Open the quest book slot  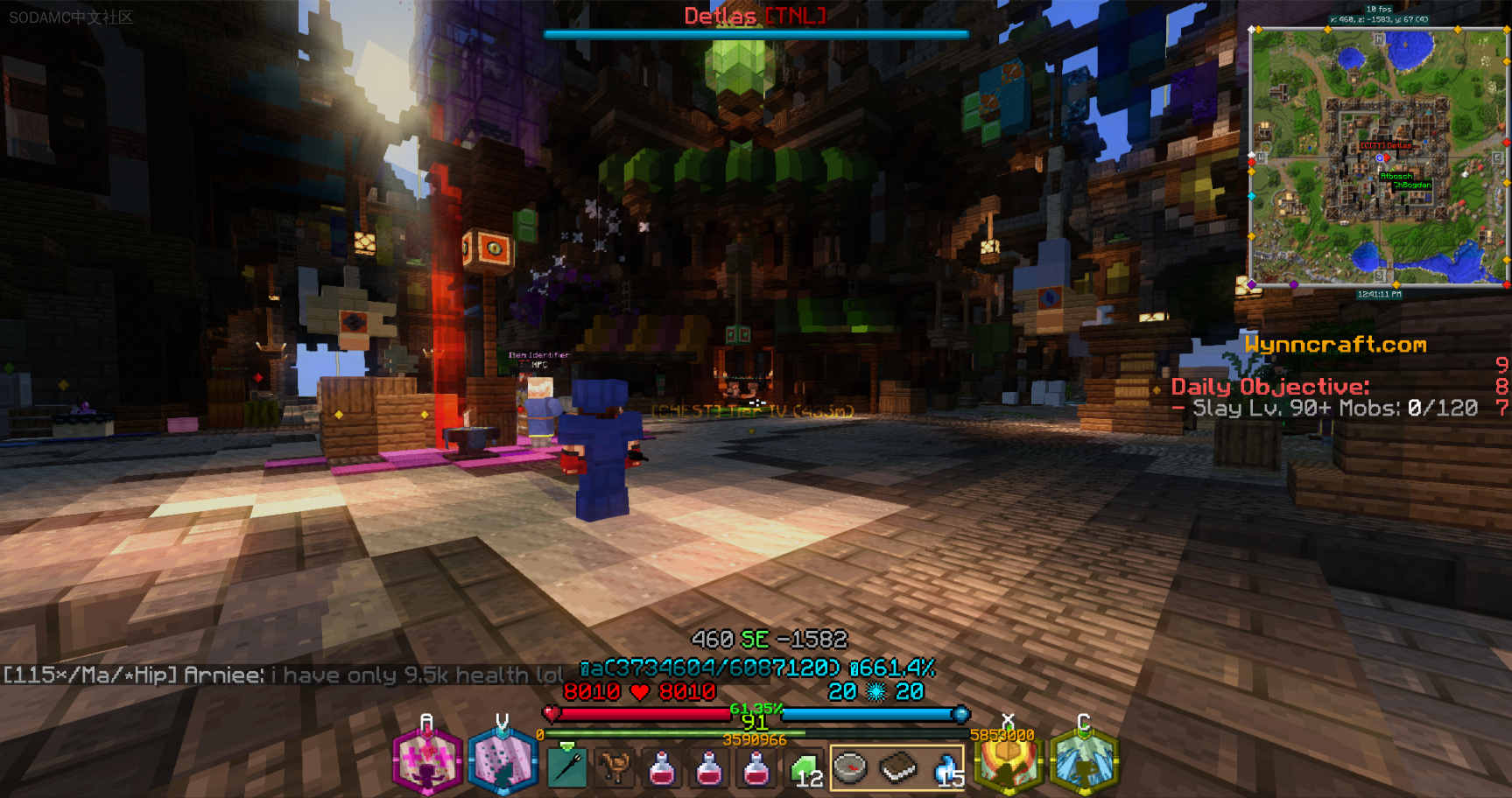pyautogui.click(x=897, y=768)
